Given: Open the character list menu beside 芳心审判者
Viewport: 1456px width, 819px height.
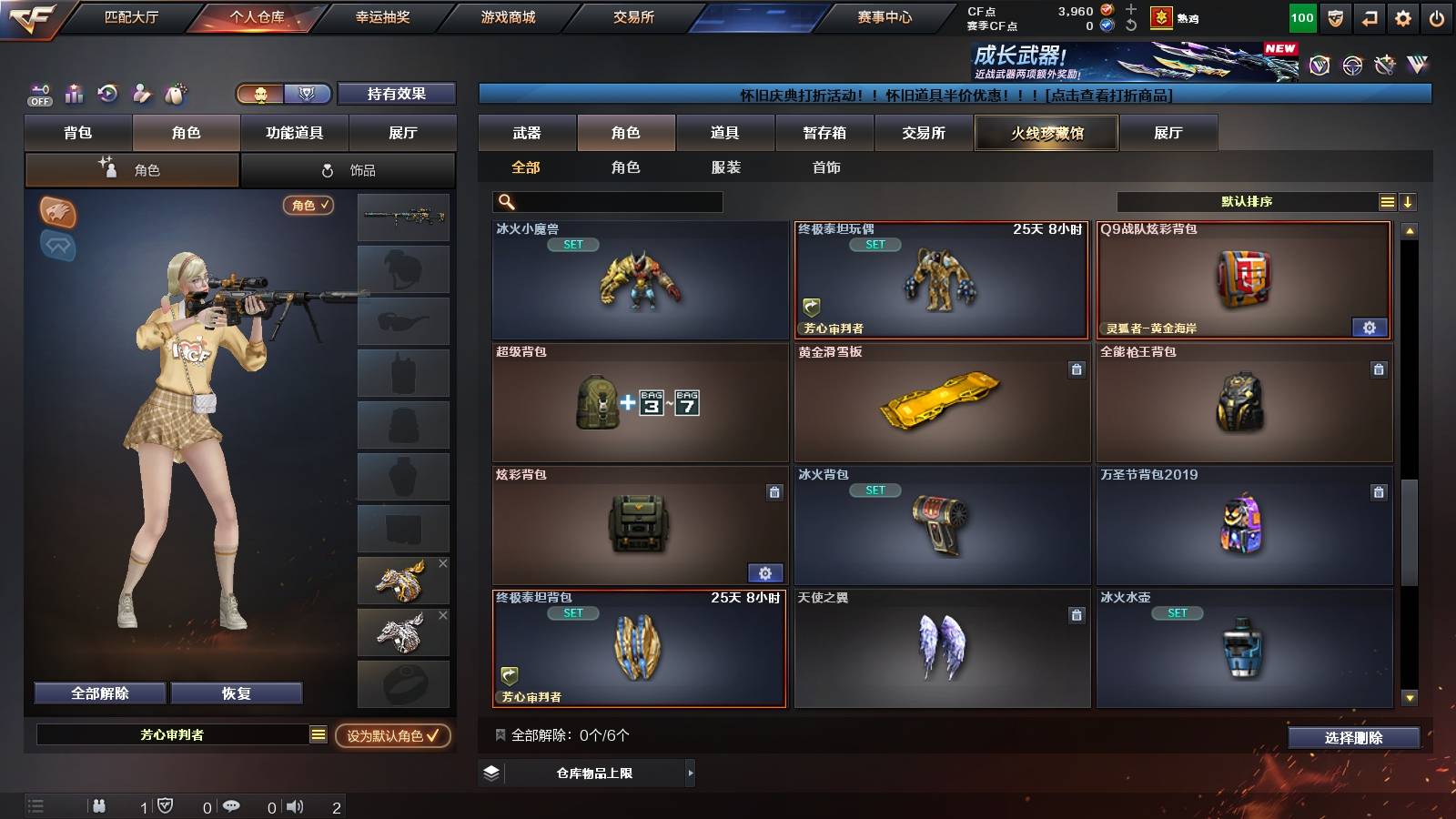Looking at the screenshot, I should pyautogui.click(x=317, y=733).
